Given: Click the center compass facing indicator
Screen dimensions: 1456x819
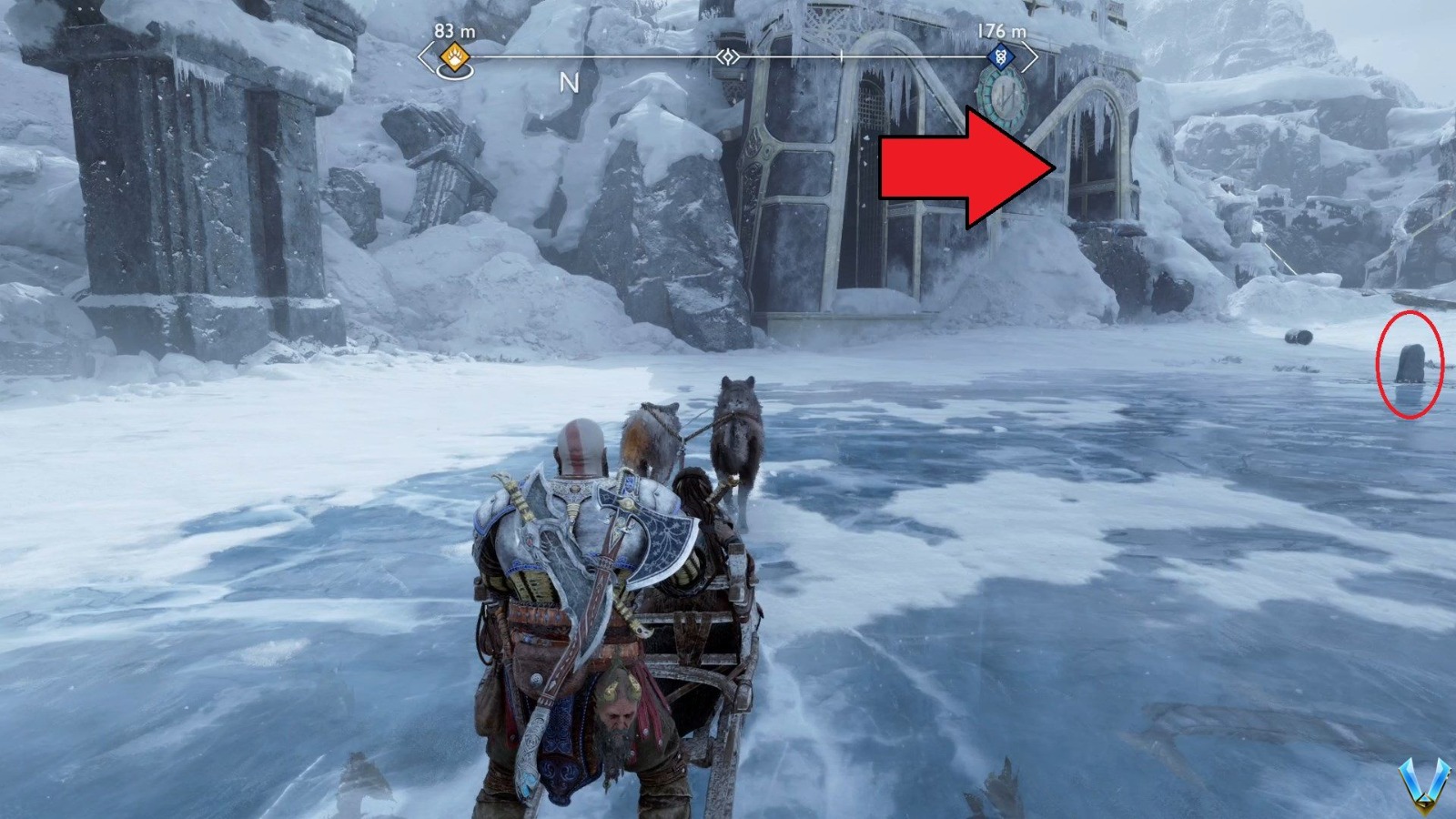Looking at the screenshot, I should click(728, 56).
